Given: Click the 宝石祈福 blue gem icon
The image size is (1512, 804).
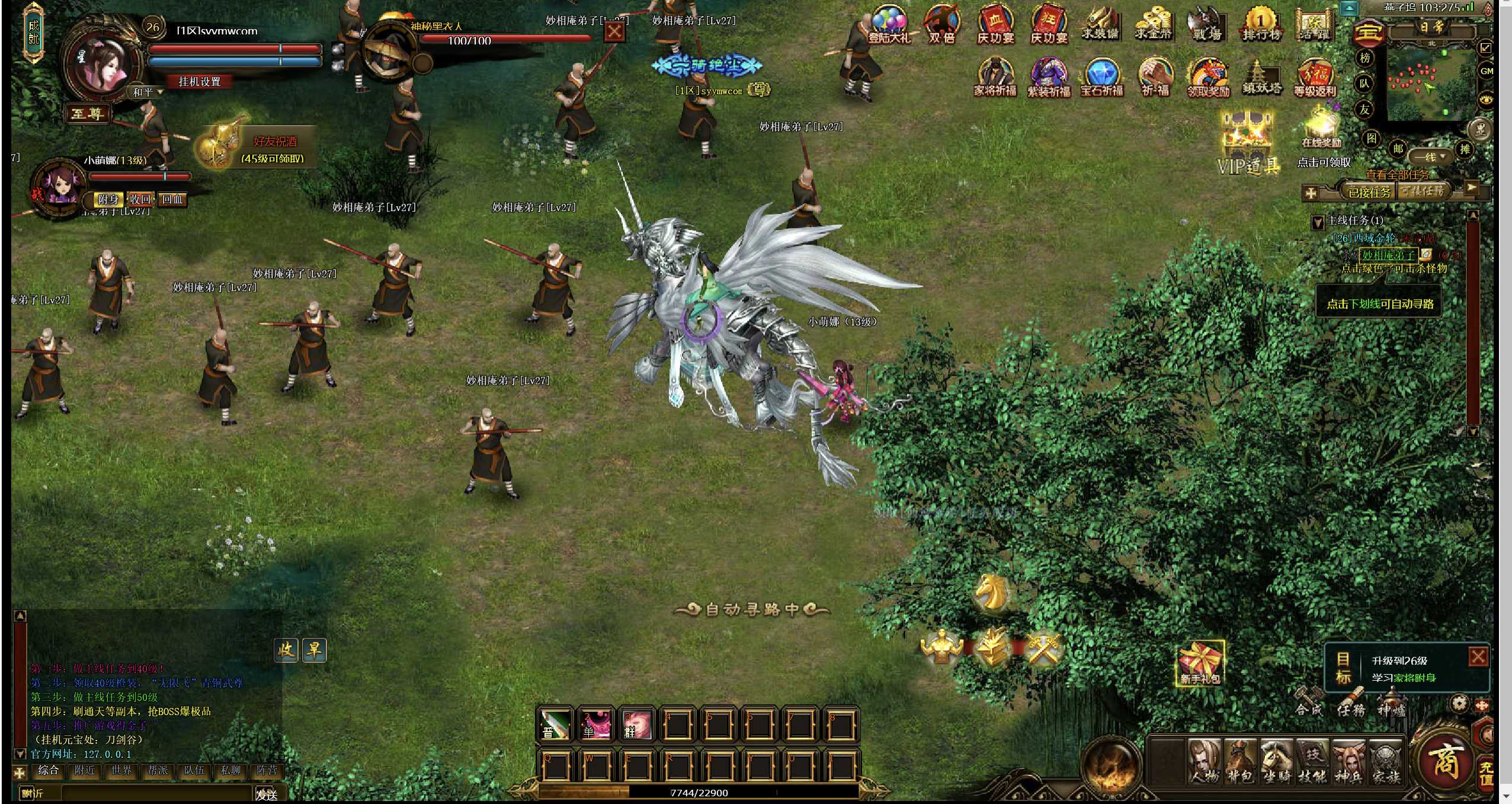Looking at the screenshot, I should point(1102,77).
